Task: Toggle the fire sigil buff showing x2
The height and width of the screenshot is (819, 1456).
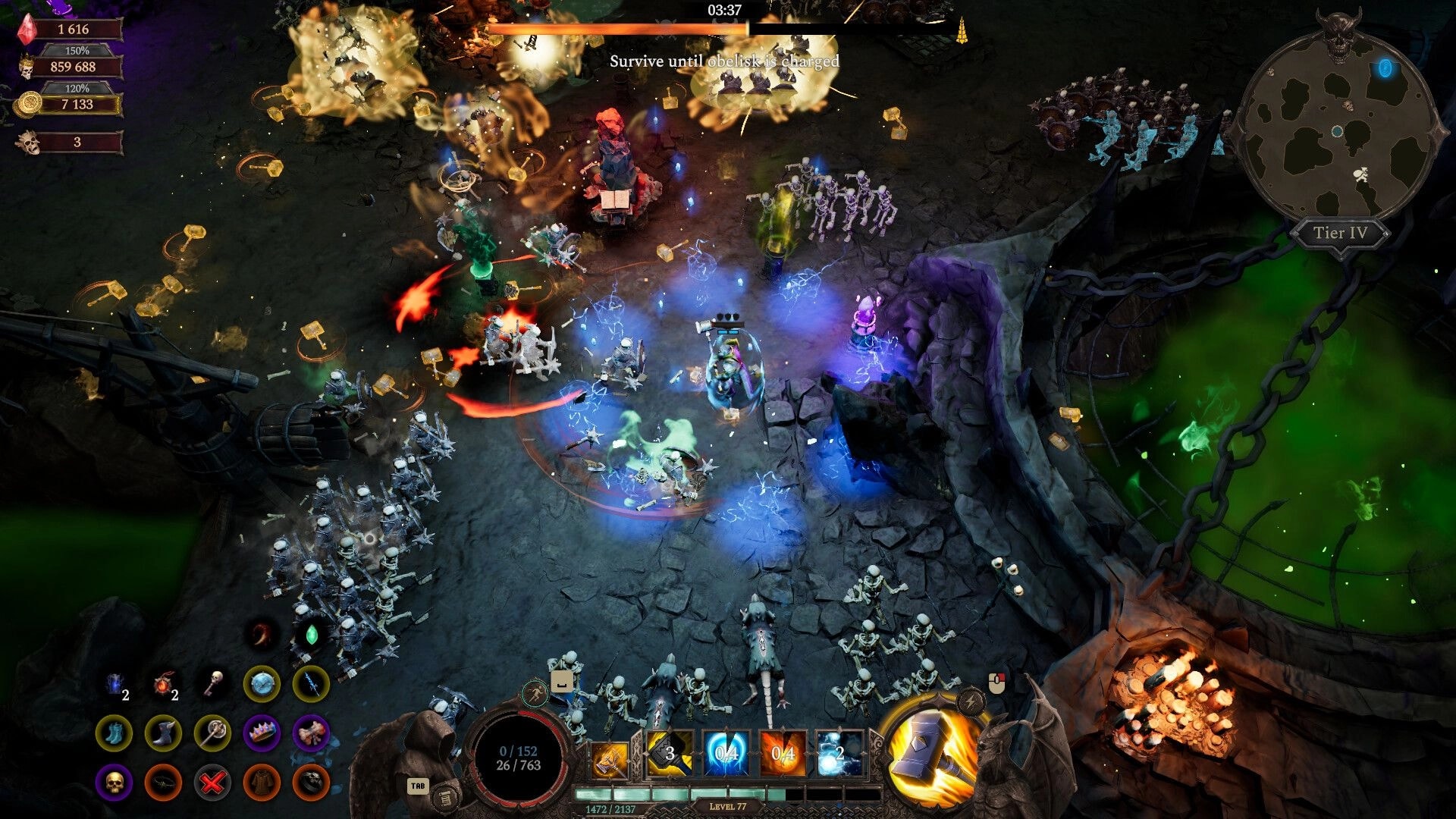Action: (163, 685)
